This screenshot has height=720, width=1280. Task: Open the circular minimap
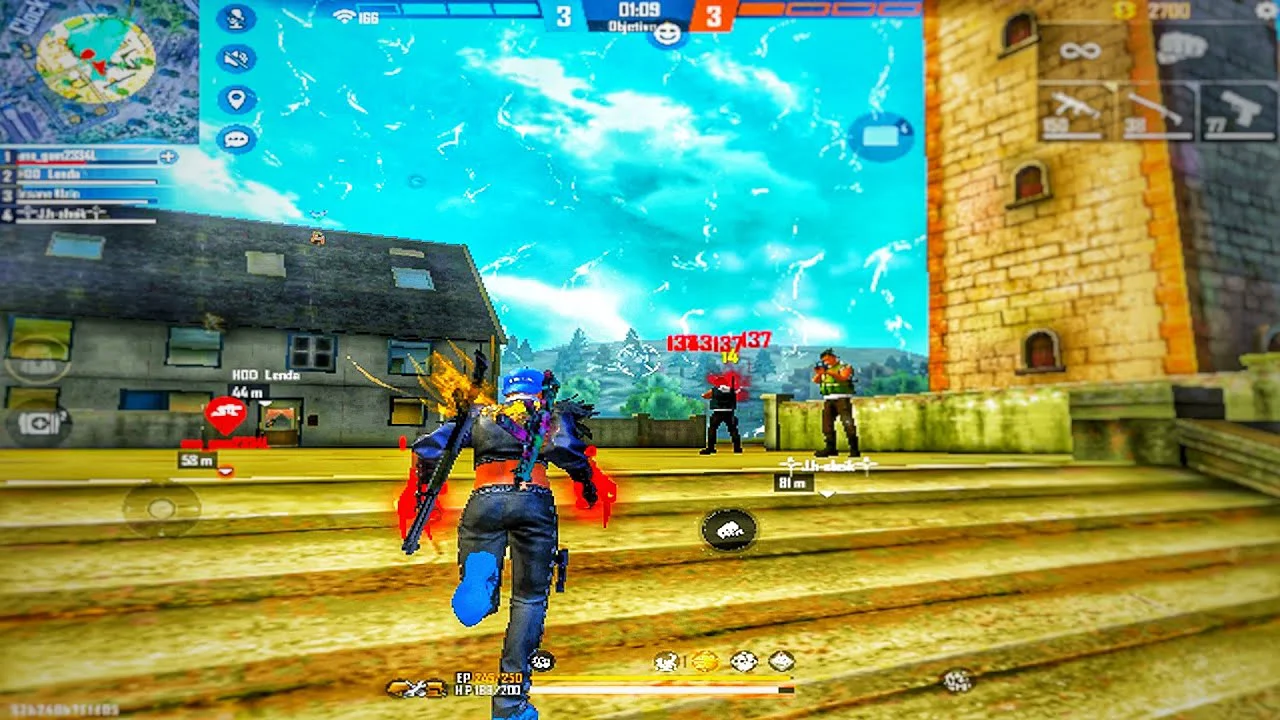pos(95,58)
